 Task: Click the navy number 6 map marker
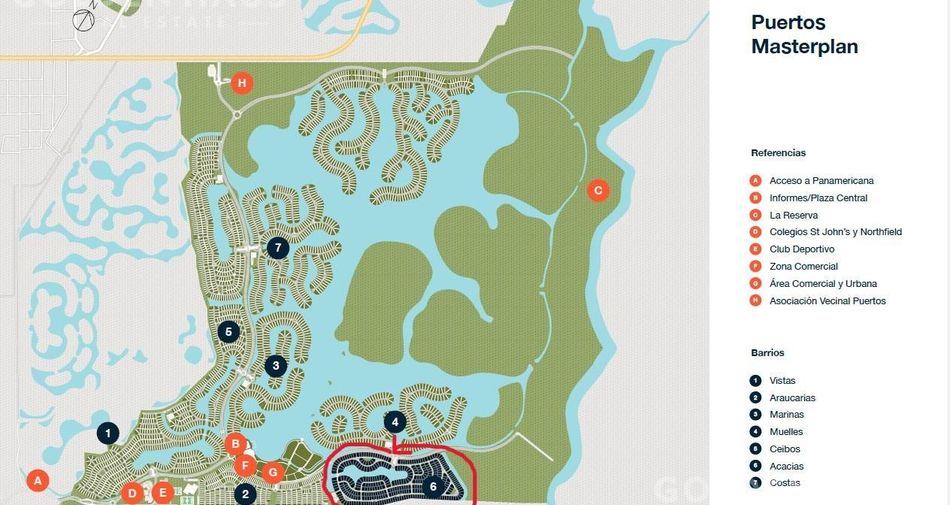pos(432,487)
